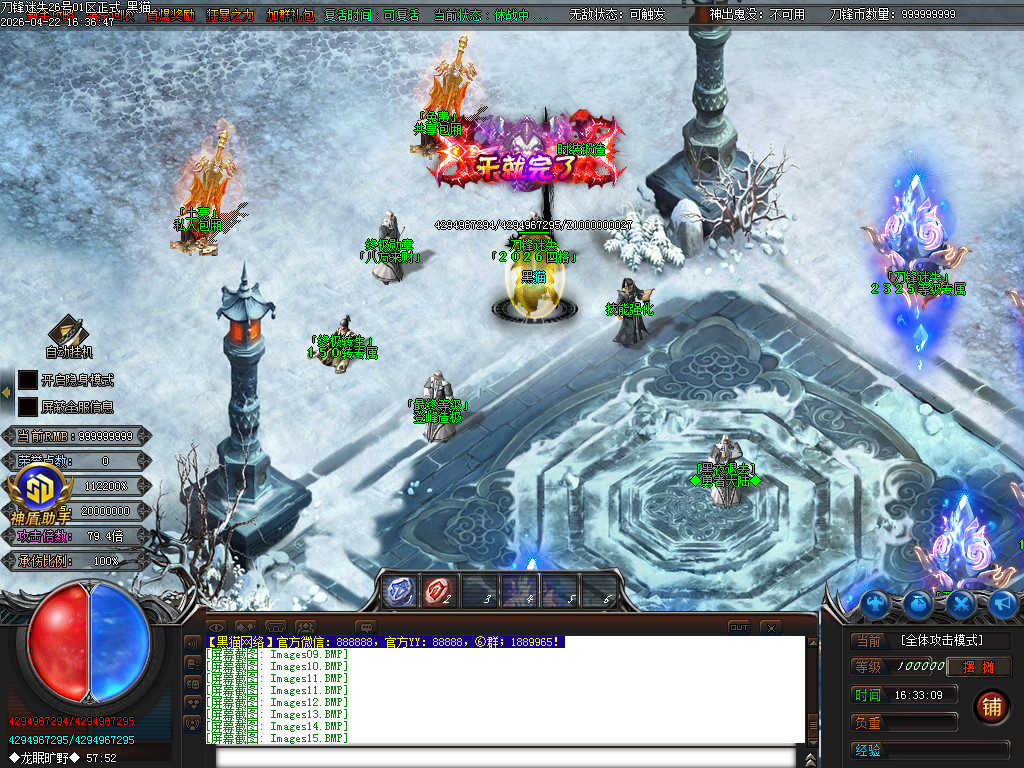Click 自爆奖励 in the top bar

[x=171, y=15]
